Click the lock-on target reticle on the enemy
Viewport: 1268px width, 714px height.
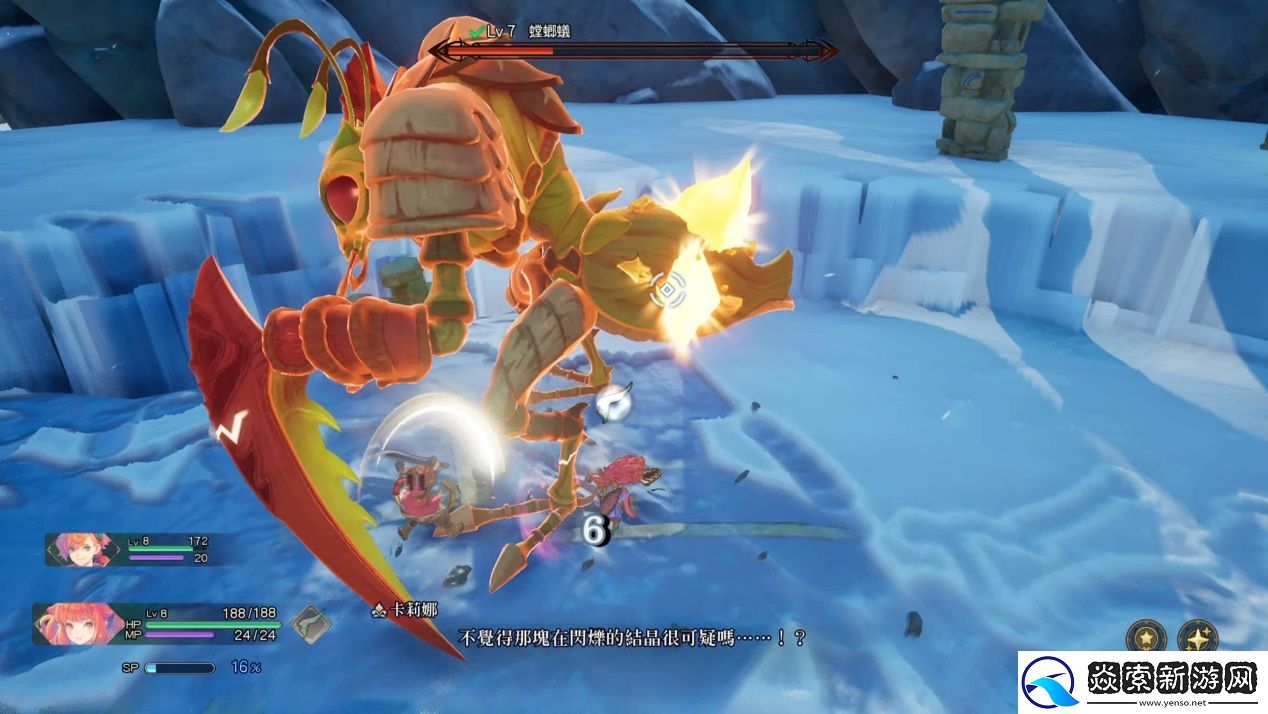pyautogui.click(x=667, y=291)
